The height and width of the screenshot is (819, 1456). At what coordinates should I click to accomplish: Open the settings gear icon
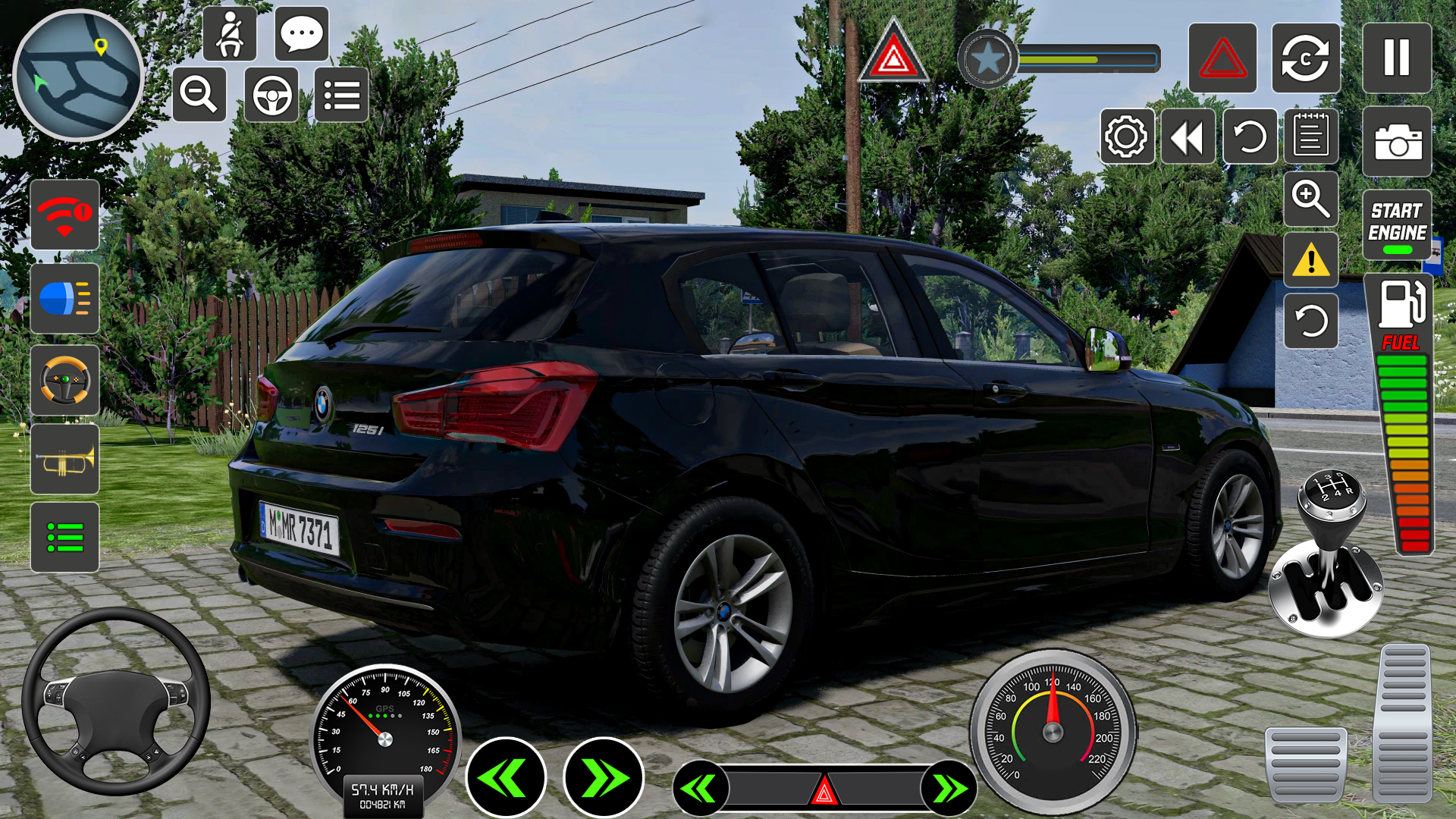tap(1125, 137)
